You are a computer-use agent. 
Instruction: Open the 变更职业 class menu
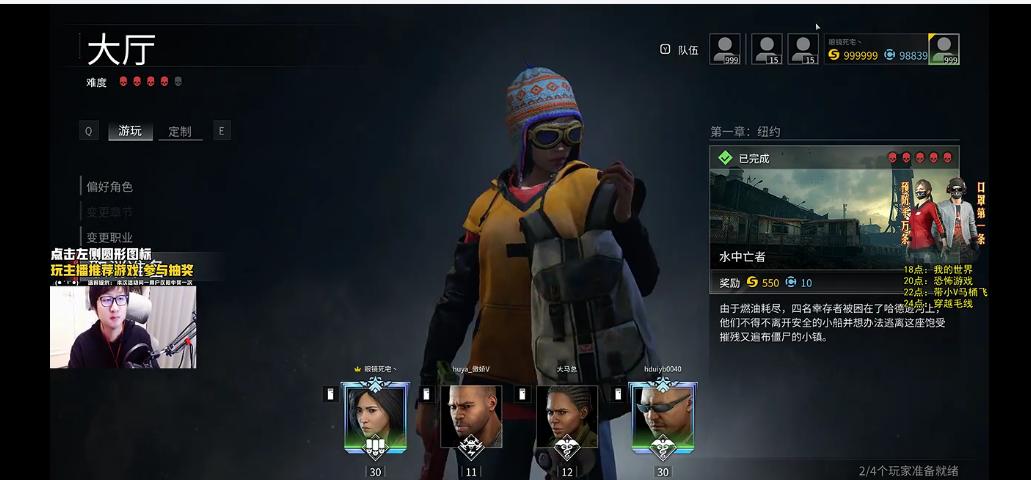(110, 237)
